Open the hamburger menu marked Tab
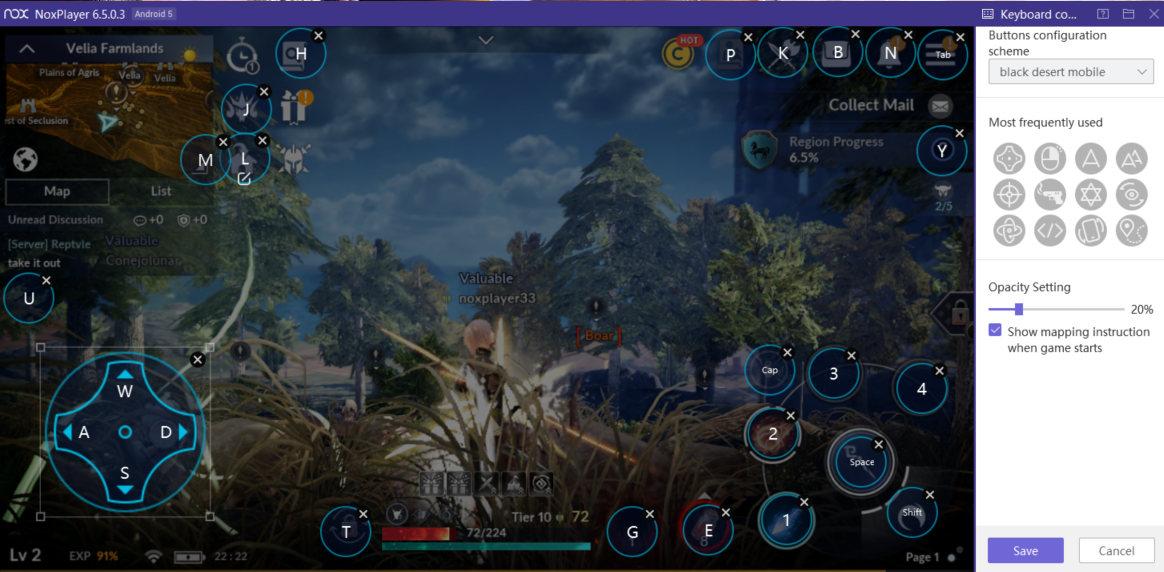Screen dimensions: 1164x572 [943, 54]
